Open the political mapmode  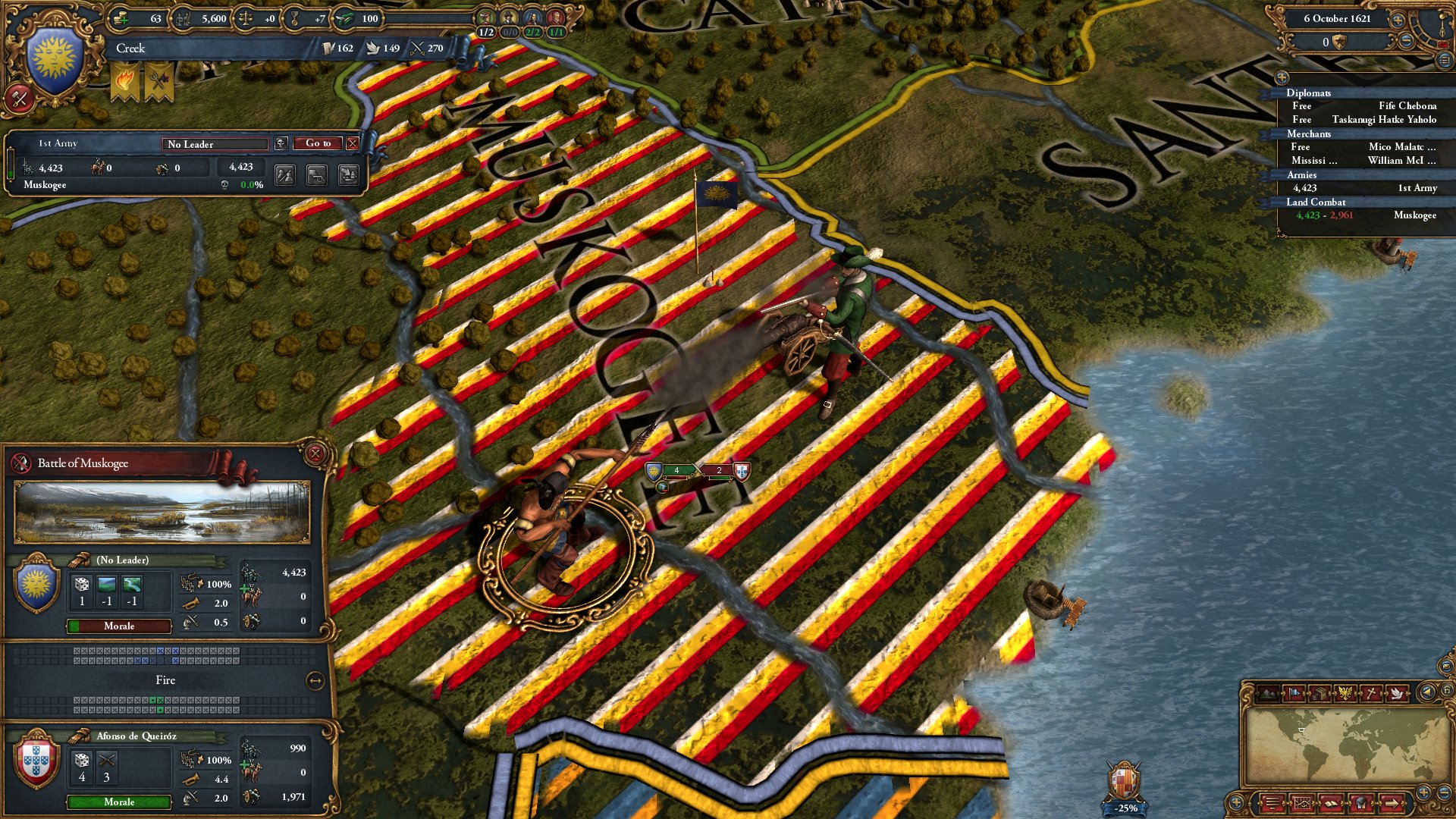tap(1294, 692)
